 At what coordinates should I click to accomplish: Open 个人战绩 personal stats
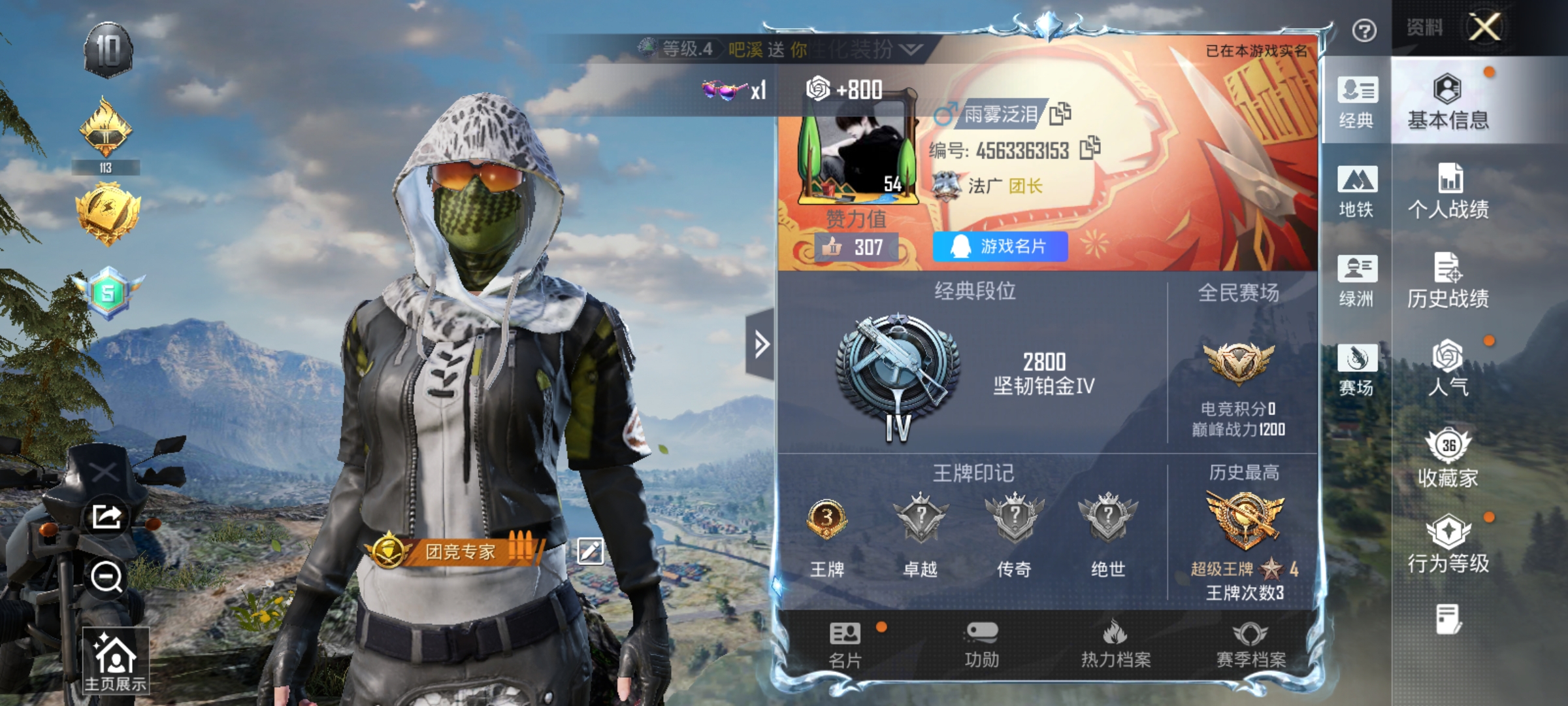click(x=1448, y=192)
